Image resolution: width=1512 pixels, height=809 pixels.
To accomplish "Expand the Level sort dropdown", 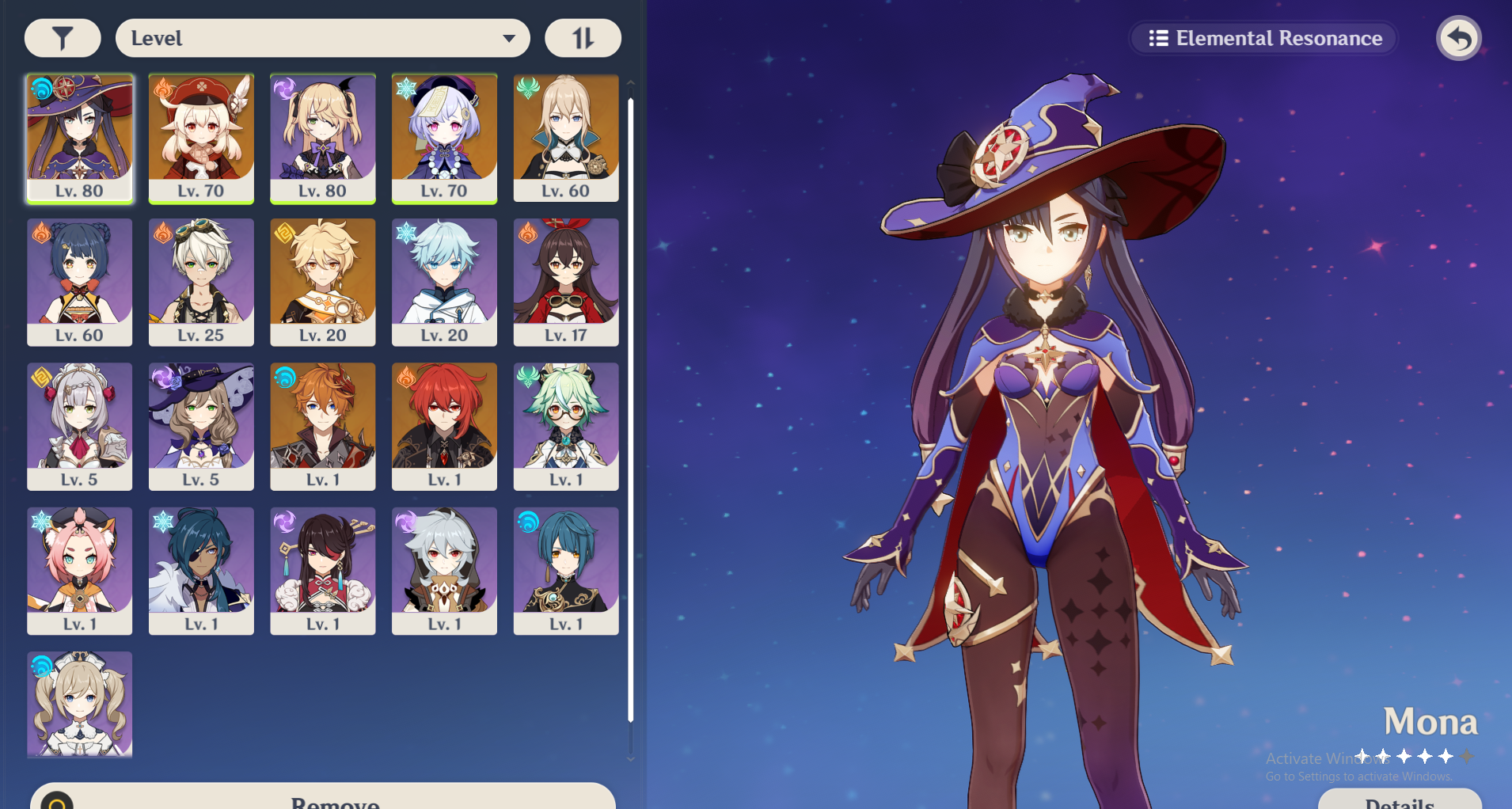I will pyautogui.click(x=322, y=38).
